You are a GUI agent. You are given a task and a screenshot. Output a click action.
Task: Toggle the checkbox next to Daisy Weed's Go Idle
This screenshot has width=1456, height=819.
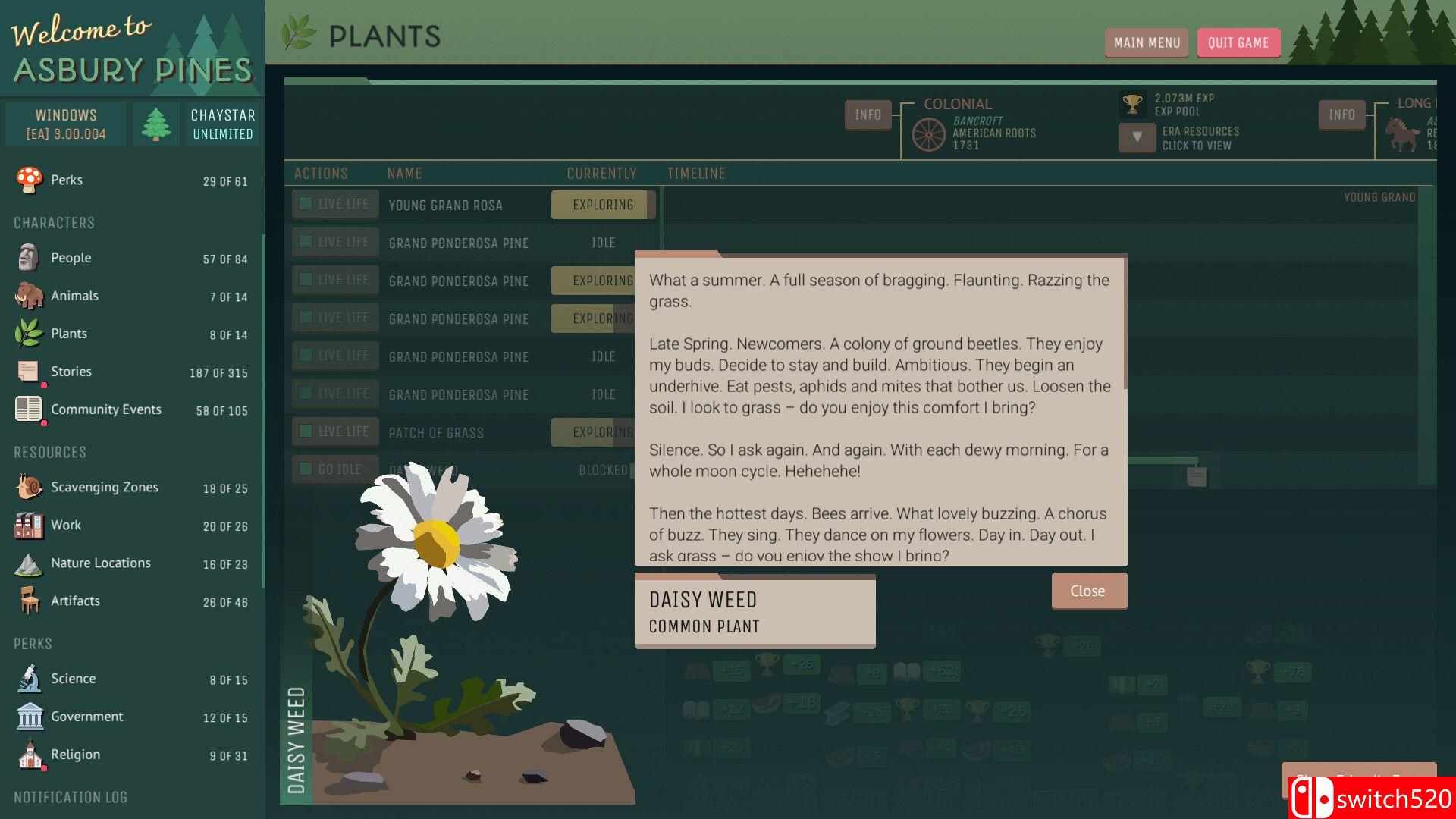(x=305, y=469)
